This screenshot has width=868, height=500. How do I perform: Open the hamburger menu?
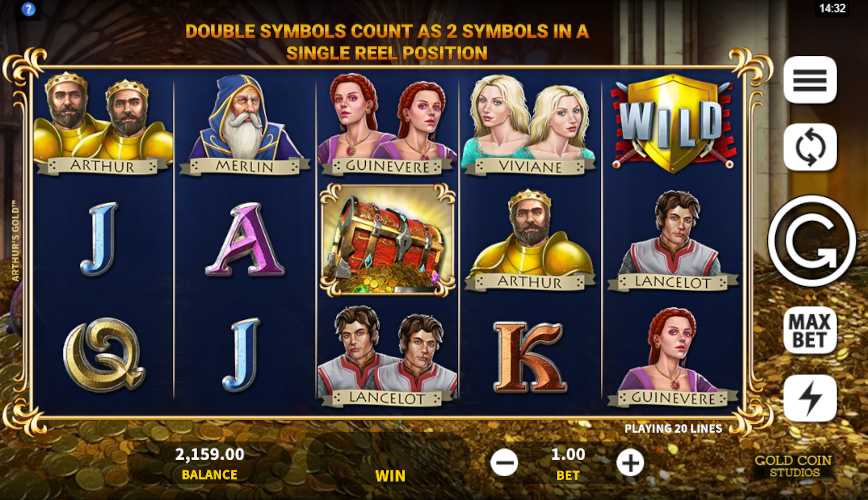click(809, 80)
